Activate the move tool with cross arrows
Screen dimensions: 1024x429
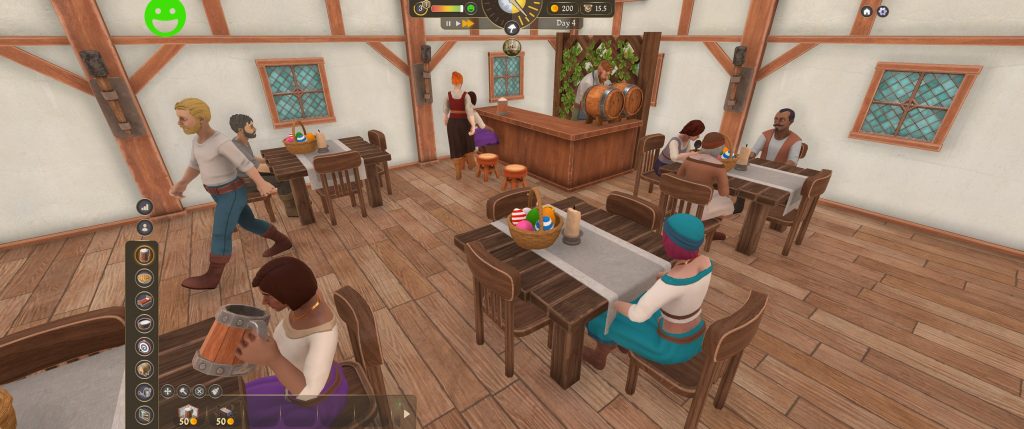[x=167, y=391]
